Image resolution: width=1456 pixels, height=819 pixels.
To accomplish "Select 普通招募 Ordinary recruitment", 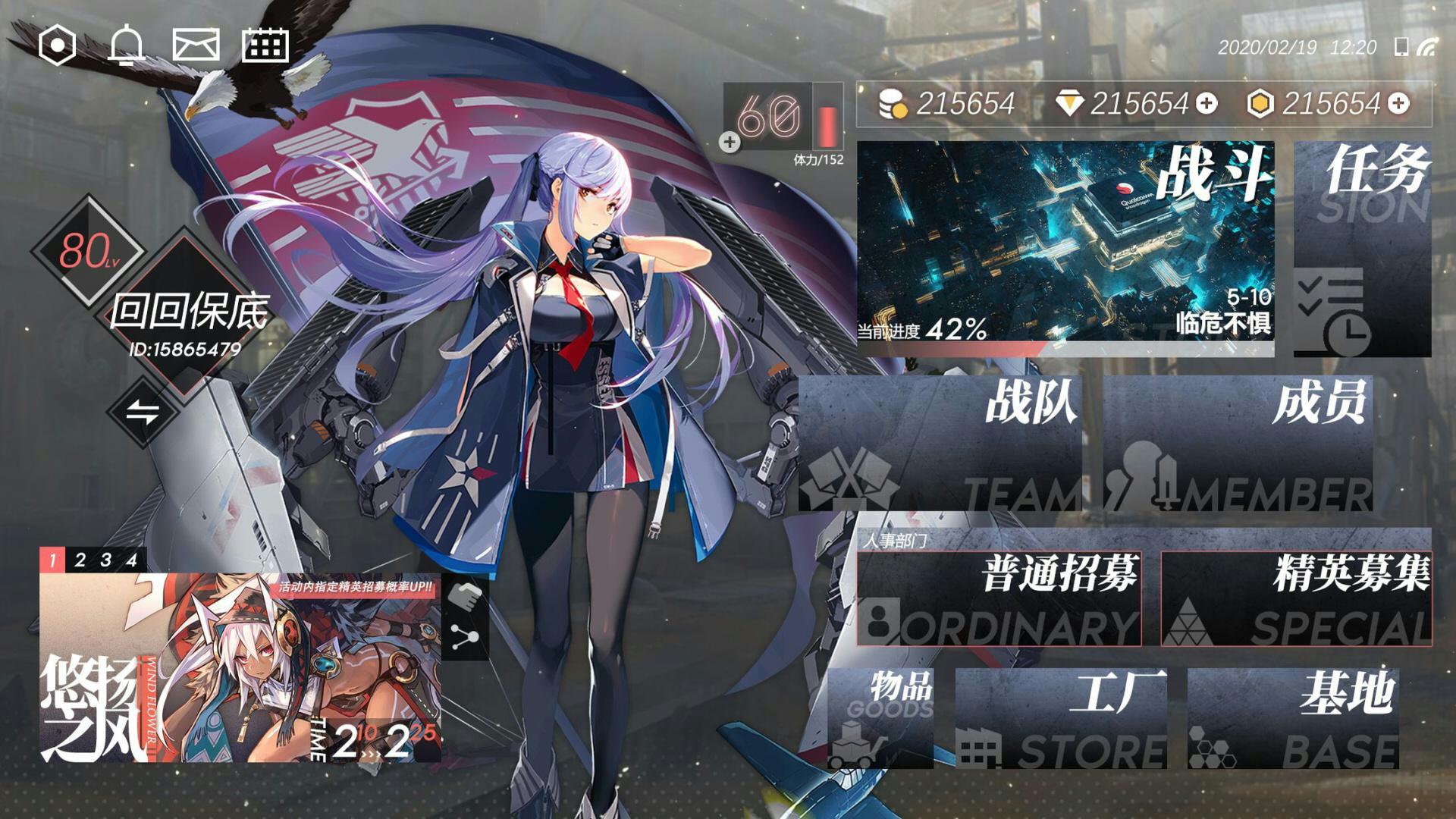I will point(999,599).
